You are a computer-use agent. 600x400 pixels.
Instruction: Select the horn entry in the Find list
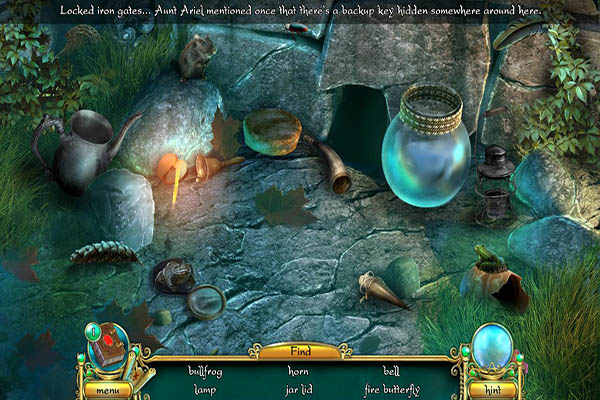coord(298,371)
